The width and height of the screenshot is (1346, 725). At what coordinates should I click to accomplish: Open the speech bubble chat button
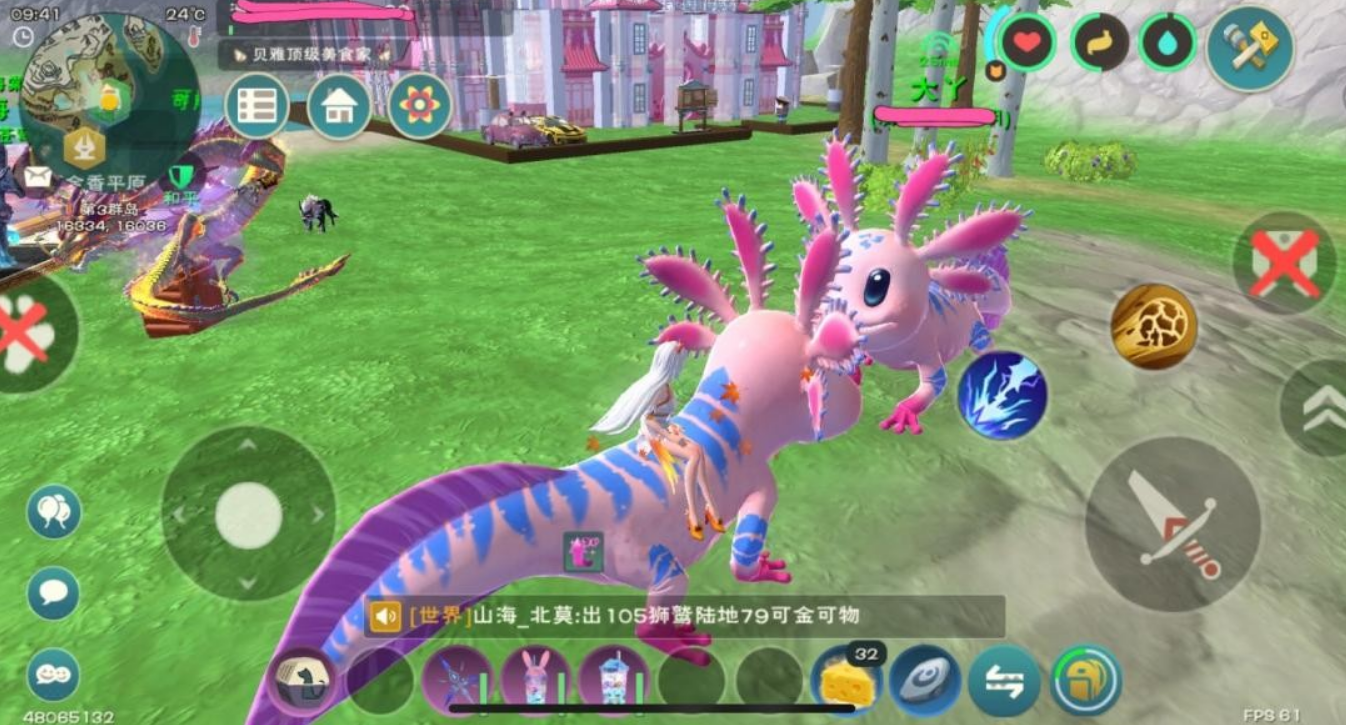pos(53,593)
